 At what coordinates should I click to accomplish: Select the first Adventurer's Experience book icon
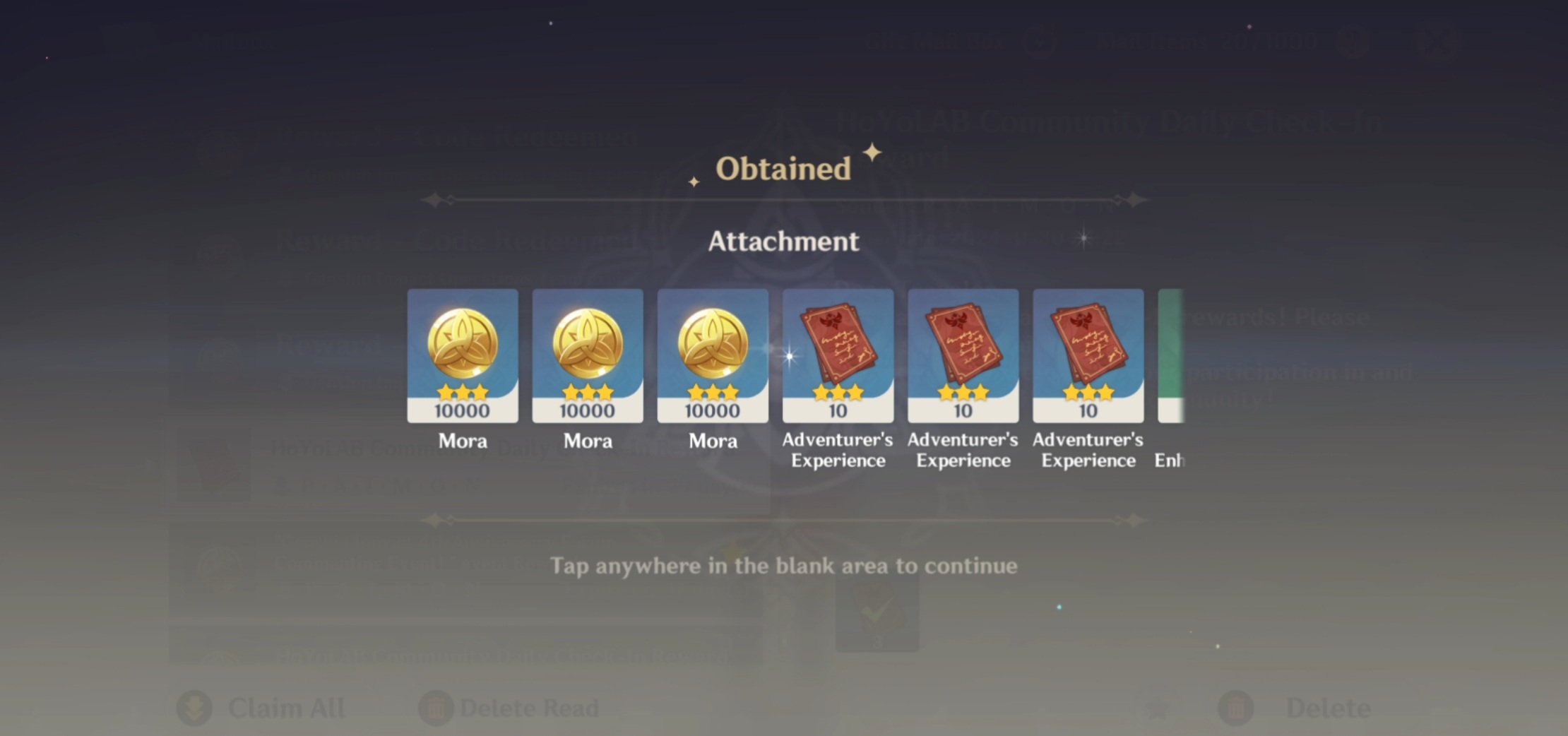tap(838, 353)
